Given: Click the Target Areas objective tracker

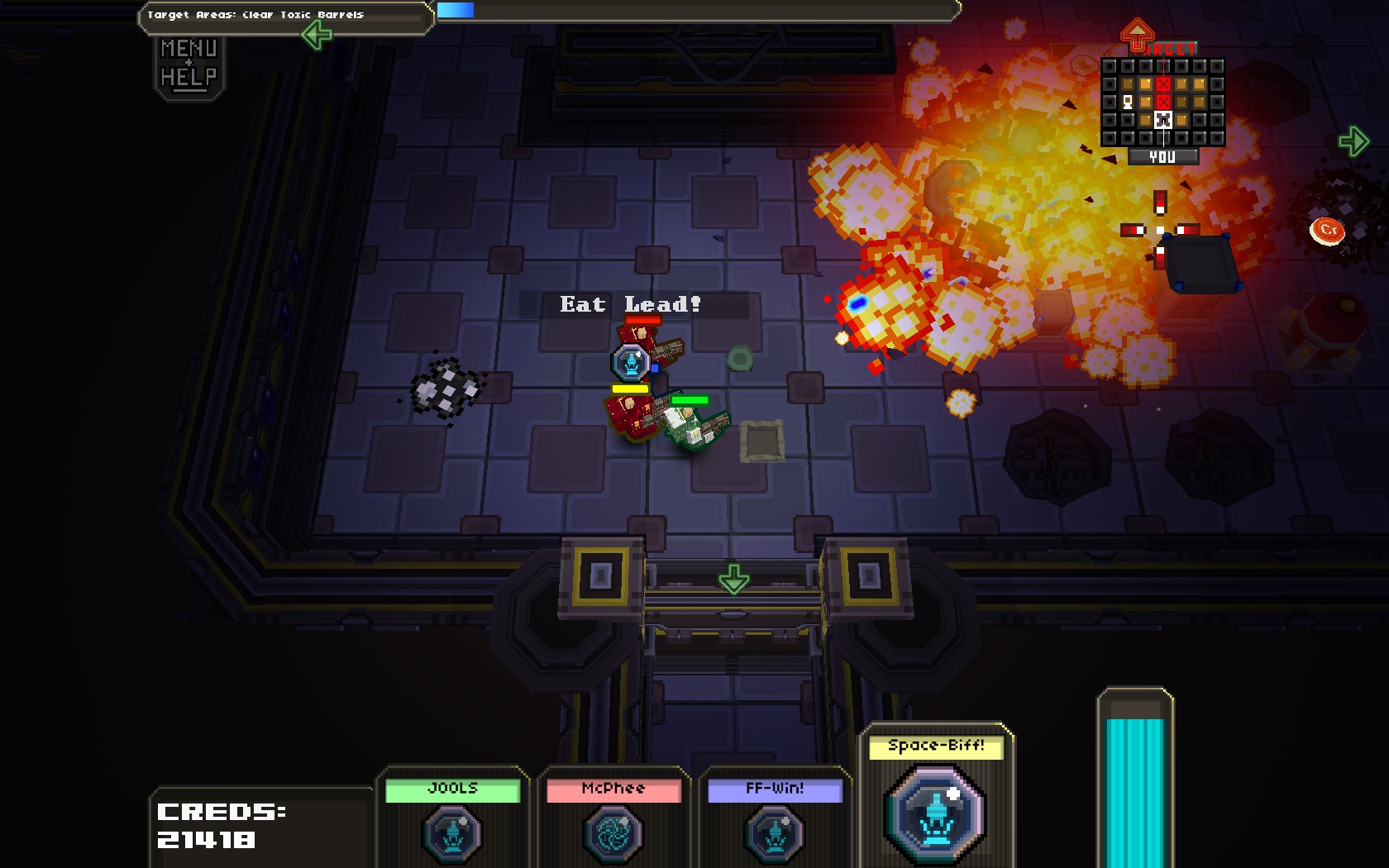Looking at the screenshot, I should pos(285,15).
